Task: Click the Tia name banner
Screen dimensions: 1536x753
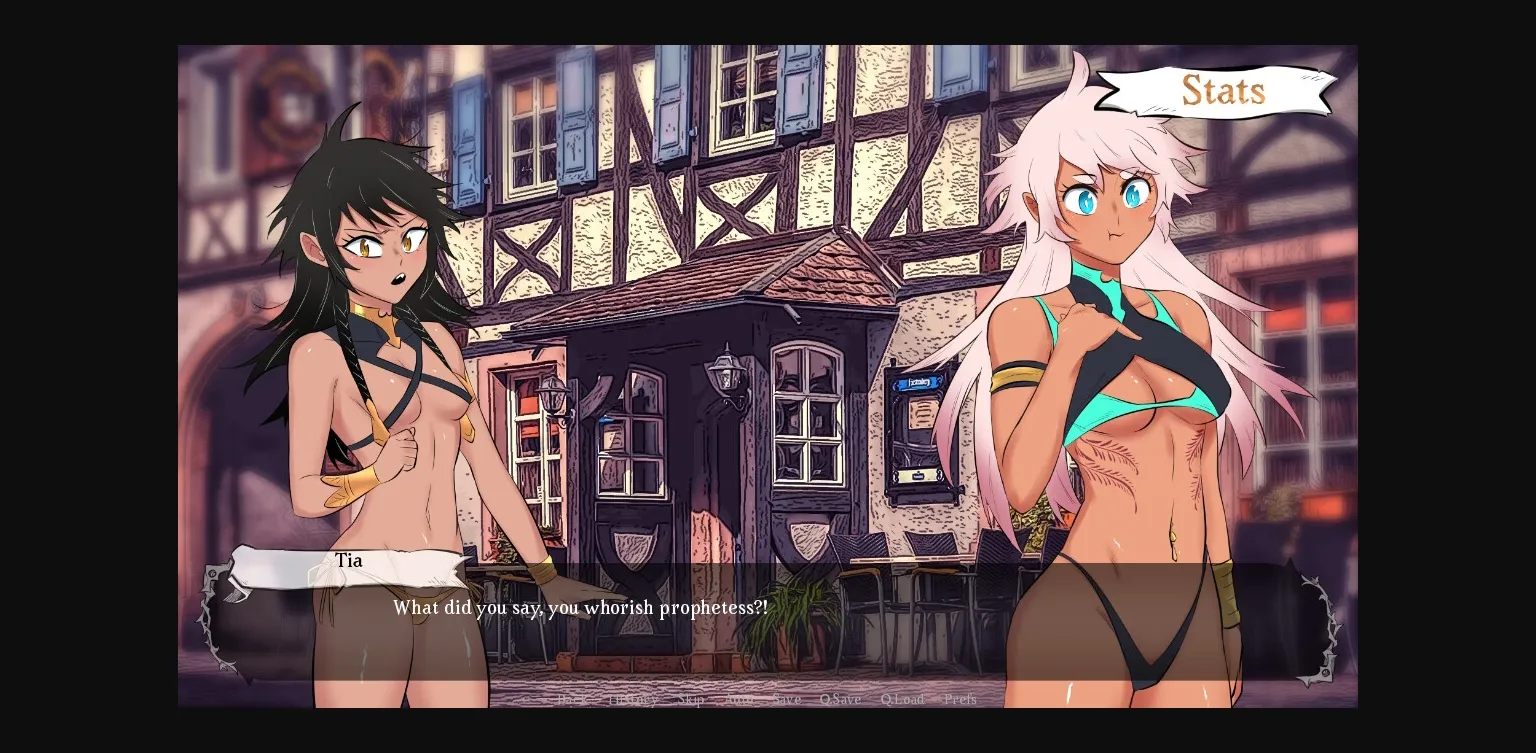Action: coord(348,561)
